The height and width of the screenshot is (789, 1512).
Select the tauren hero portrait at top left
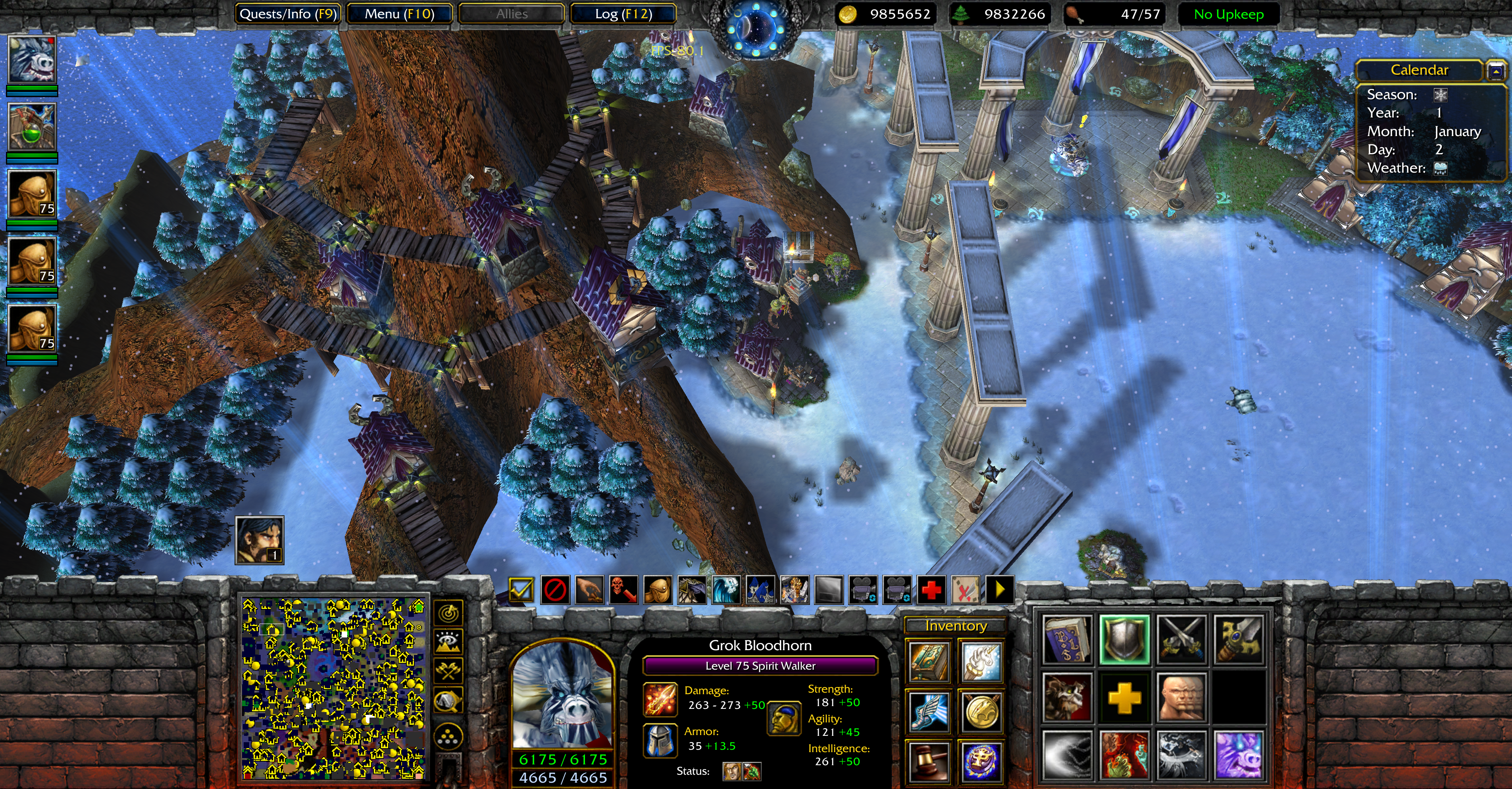[x=32, y=60]
